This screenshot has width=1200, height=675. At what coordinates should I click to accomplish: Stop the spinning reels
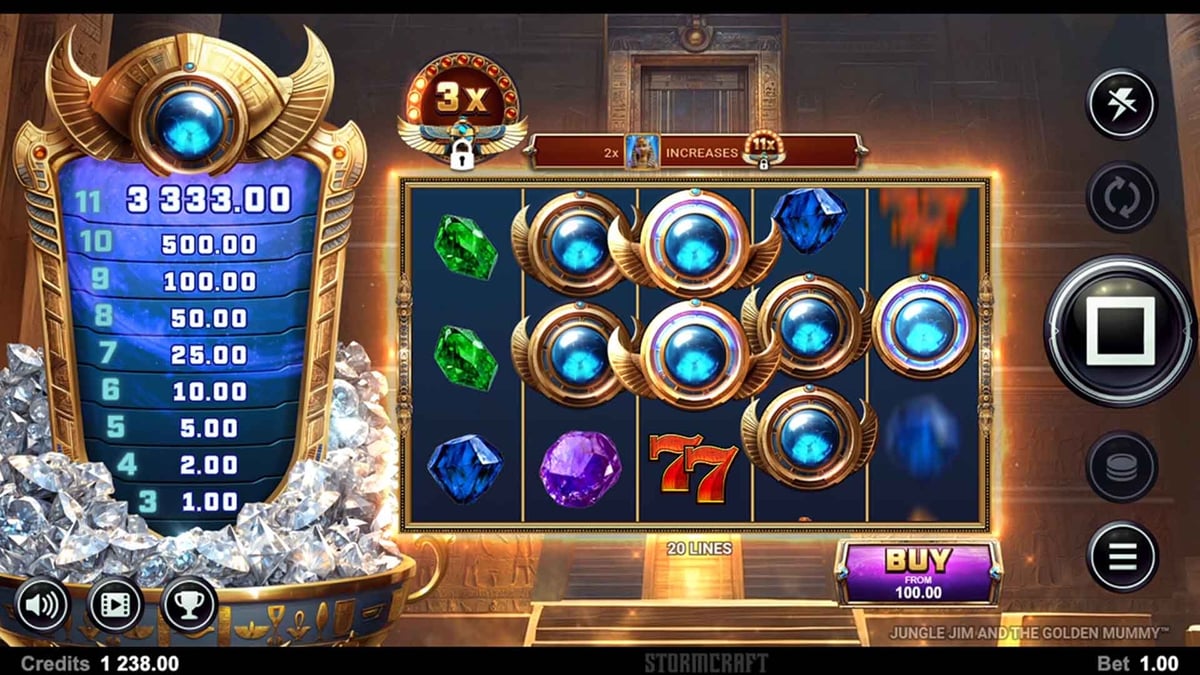tap(1119, 330)
